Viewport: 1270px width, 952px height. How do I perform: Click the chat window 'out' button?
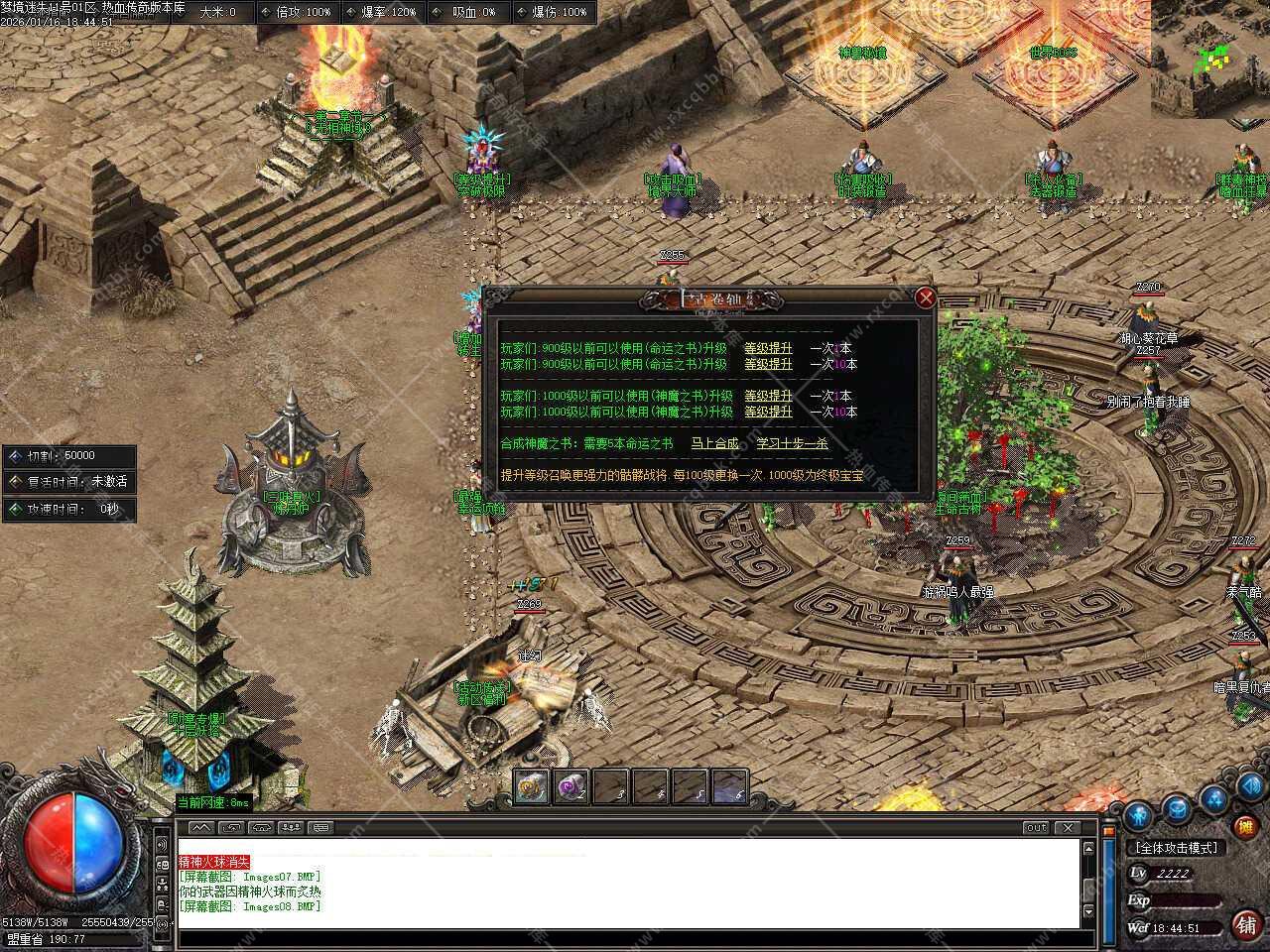[1036, 827]
